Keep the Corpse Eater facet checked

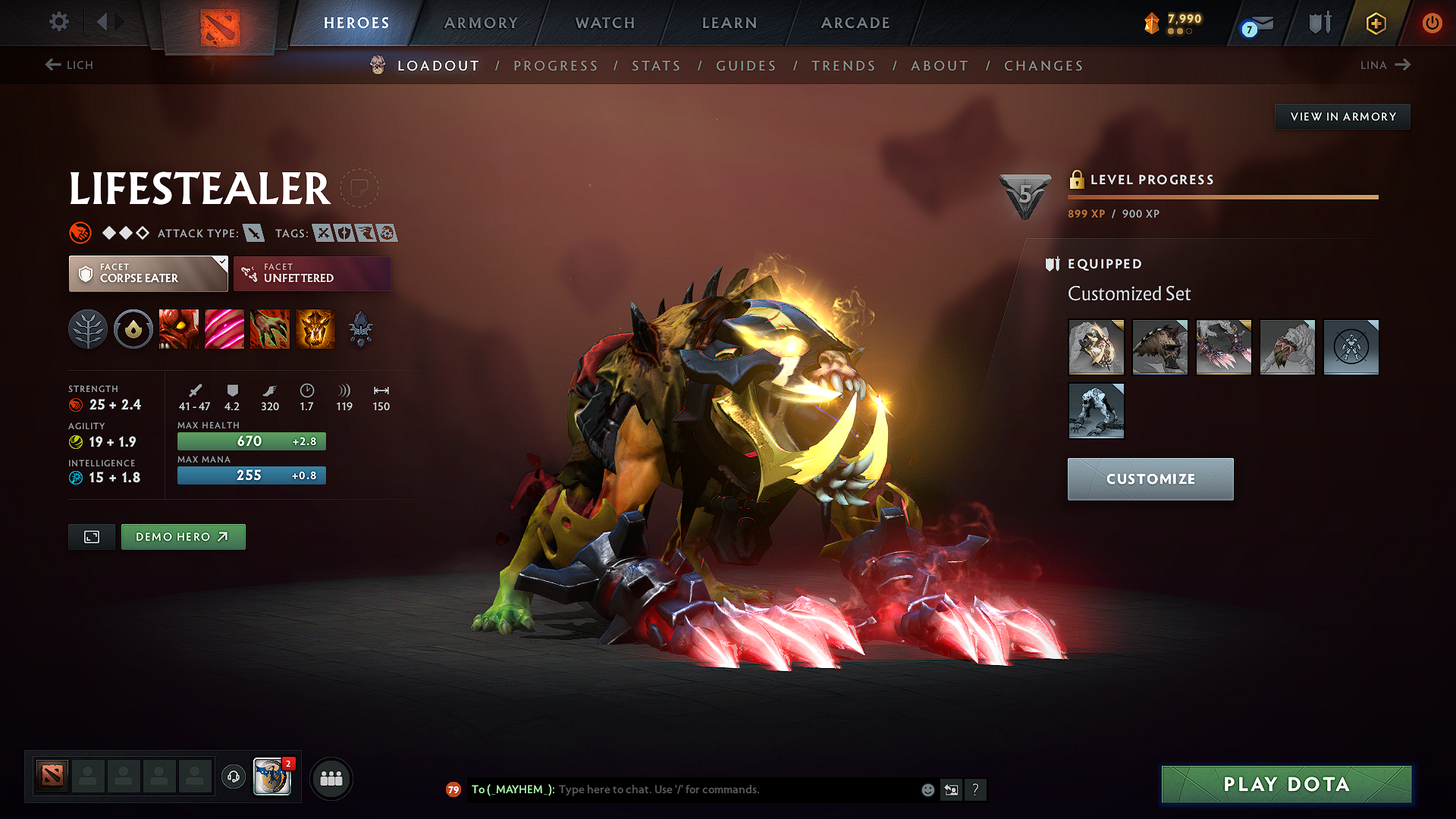tap(148, 273)
